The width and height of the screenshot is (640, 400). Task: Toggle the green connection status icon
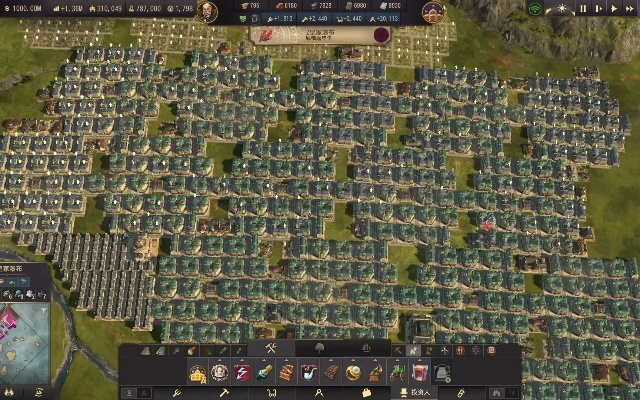tap(535, 9)
